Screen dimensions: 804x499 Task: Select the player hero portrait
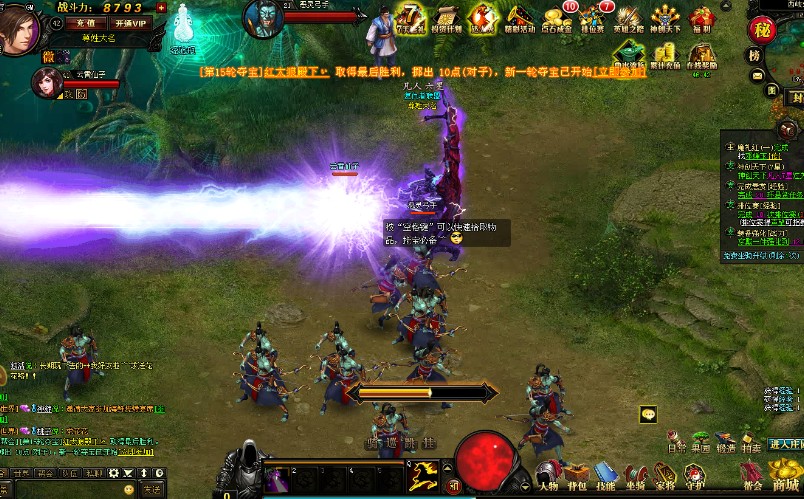point(18,28)
